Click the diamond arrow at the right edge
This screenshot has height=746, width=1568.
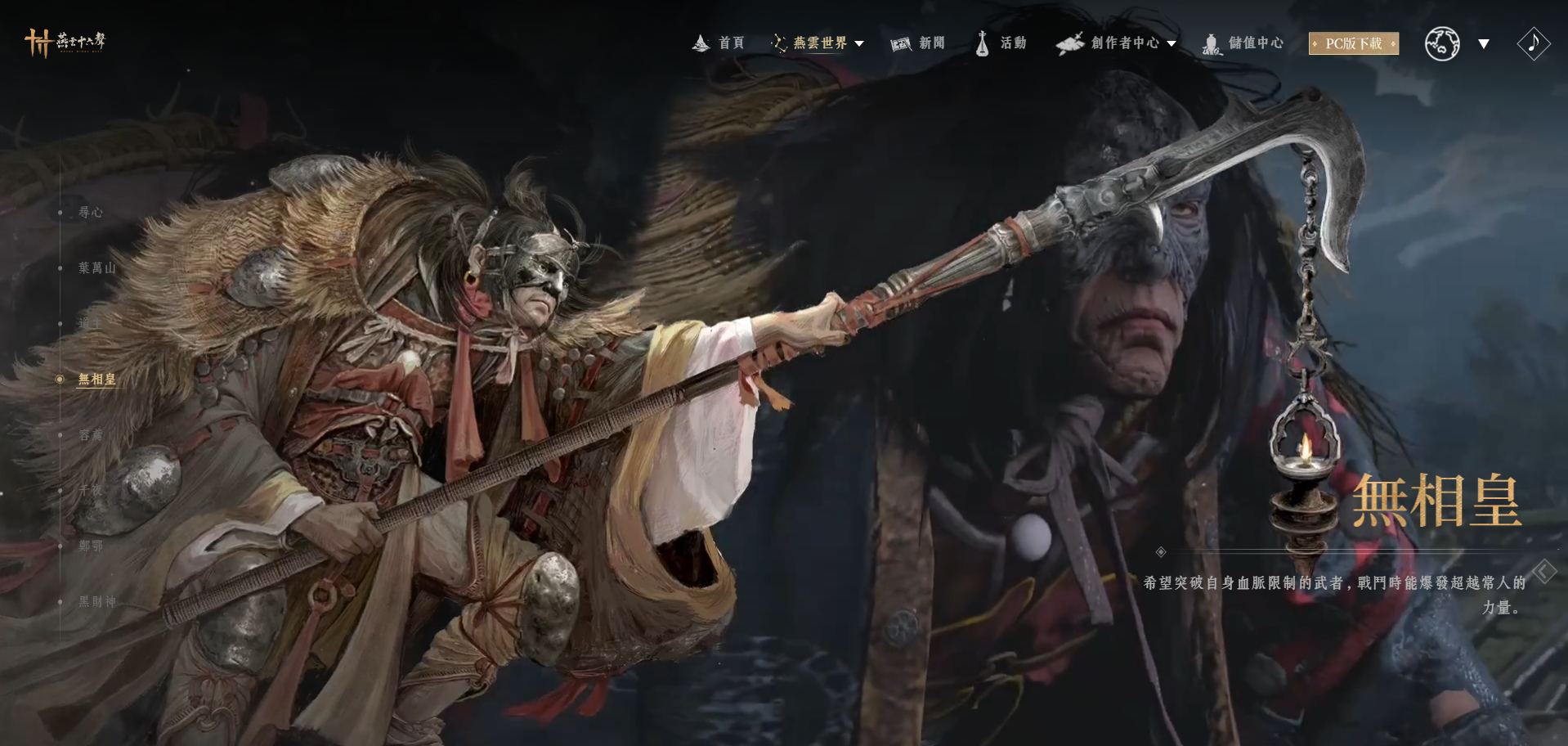coord(1544,571)
